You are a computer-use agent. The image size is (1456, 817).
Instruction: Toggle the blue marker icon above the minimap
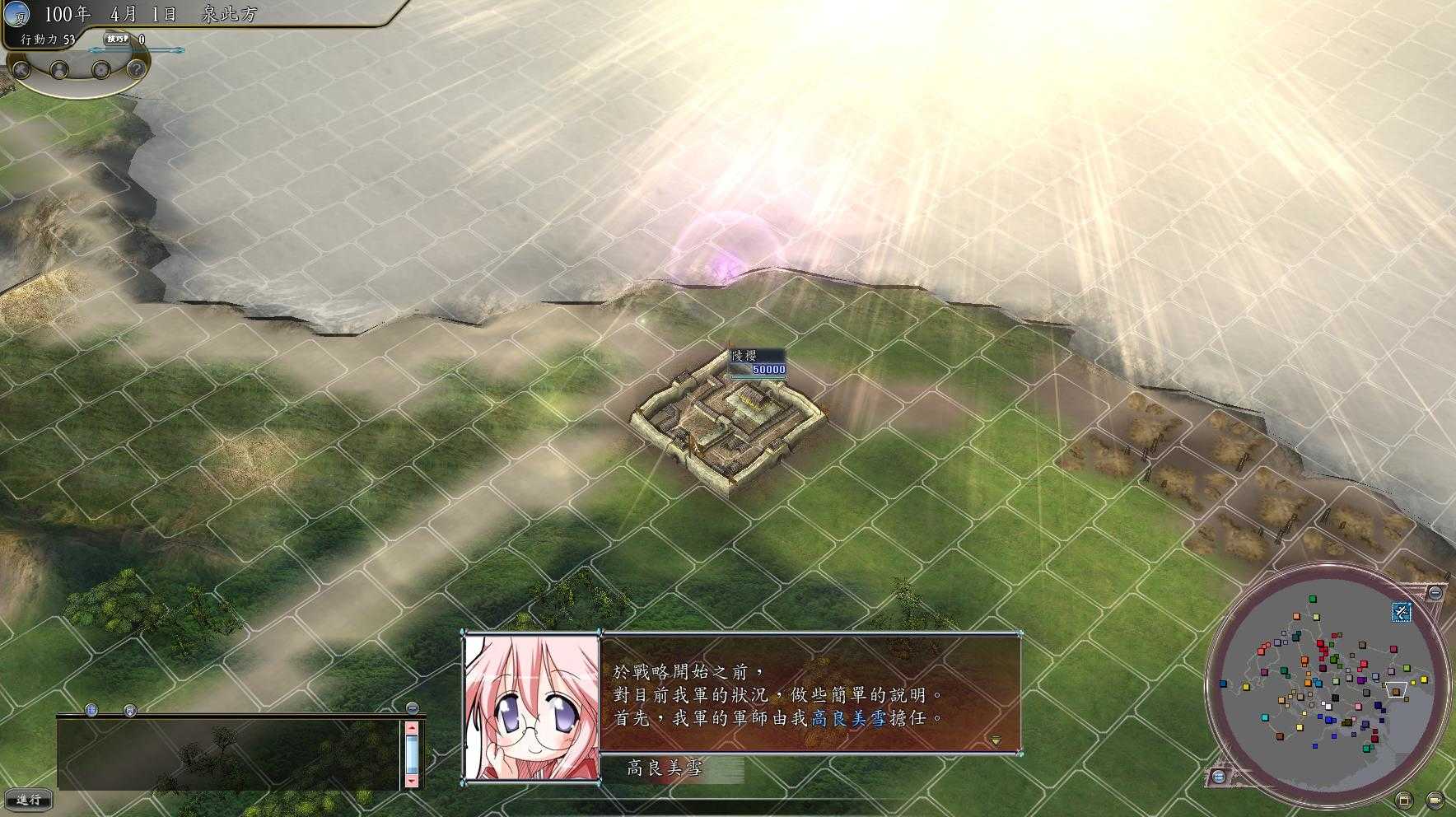point(1402,613)
